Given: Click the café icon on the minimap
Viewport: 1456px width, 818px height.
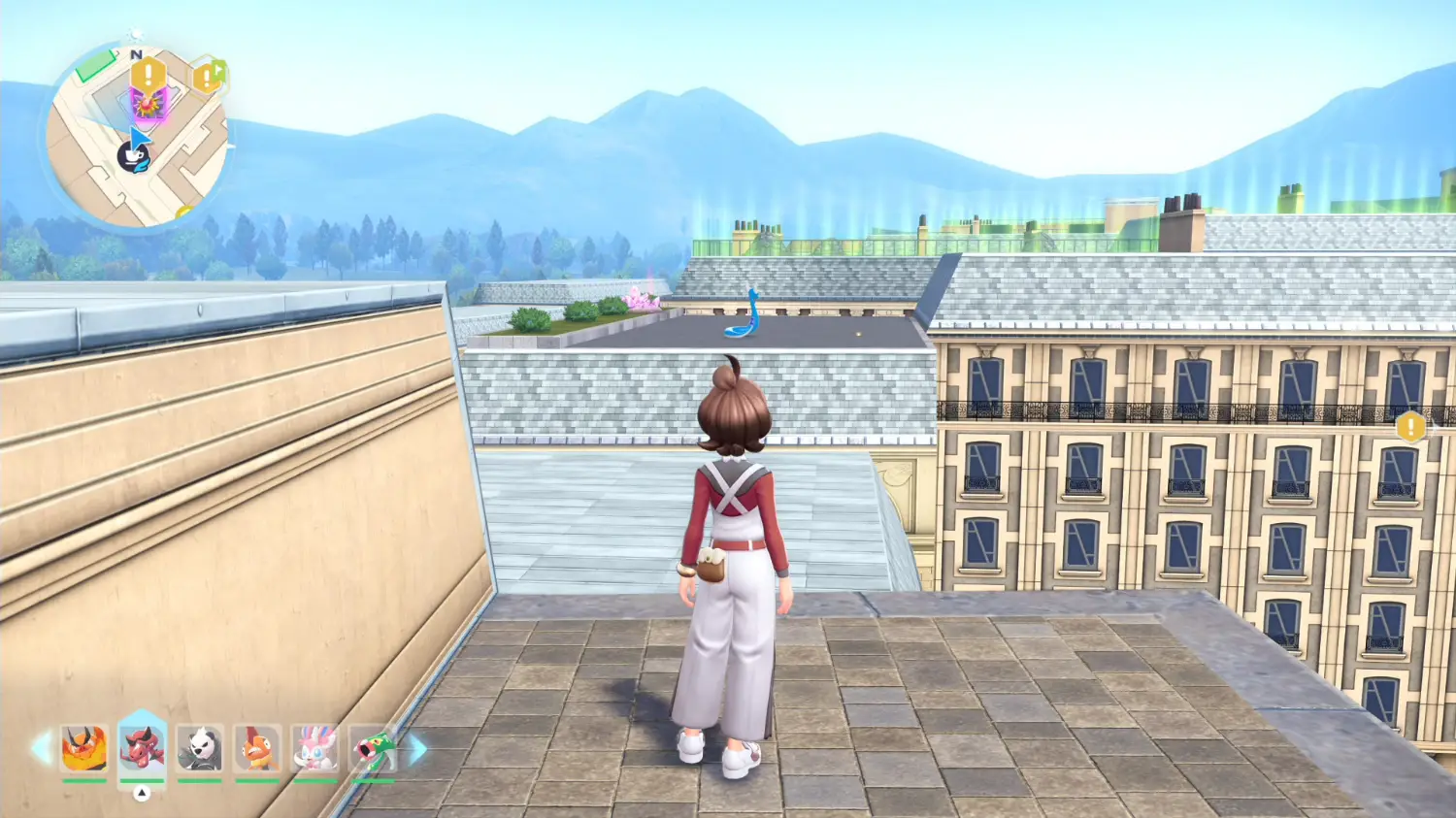Looking at the screenshot, I should pos(133,155).
